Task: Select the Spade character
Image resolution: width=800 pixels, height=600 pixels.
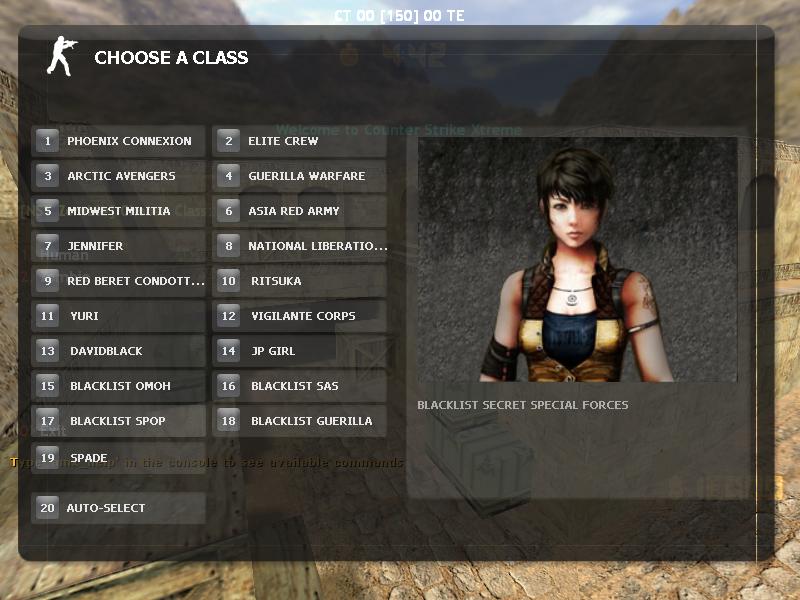Action: tap(119, 458)
